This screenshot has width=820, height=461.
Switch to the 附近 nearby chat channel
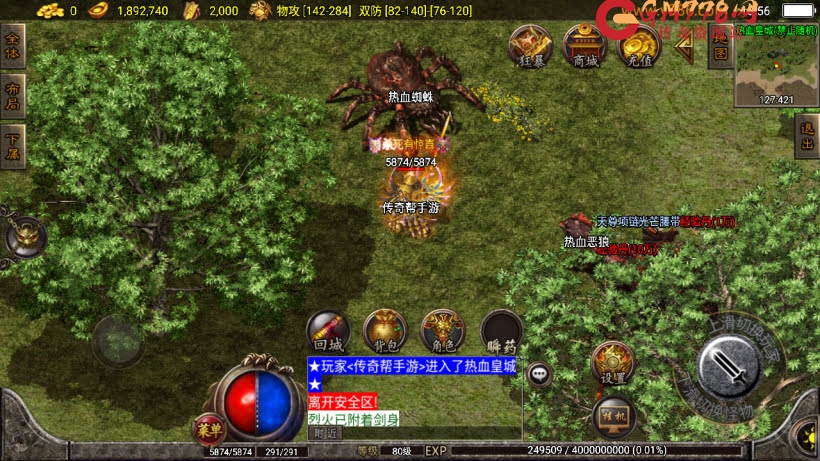point(327,433)
